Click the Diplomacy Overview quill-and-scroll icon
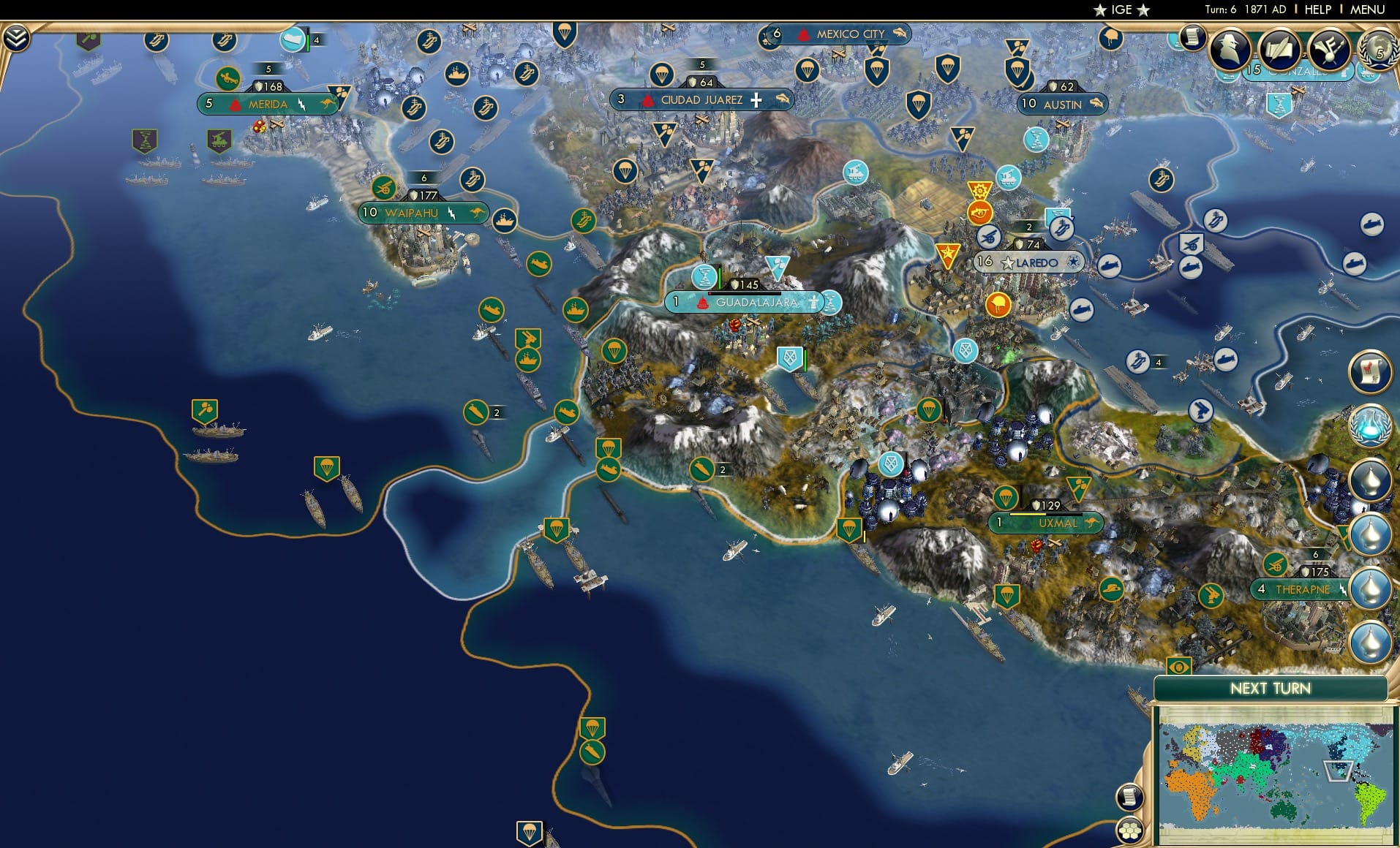 point(1279,48)
